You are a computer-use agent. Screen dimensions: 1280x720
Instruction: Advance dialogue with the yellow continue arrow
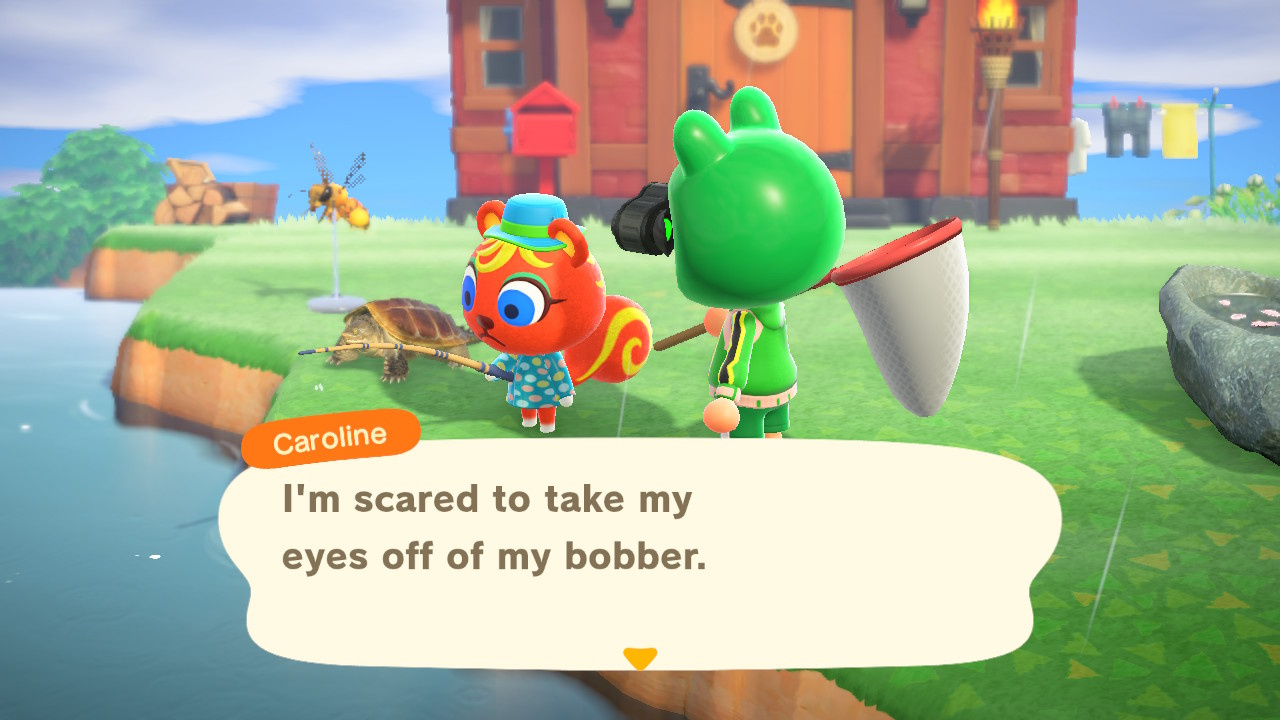point(639,658)
